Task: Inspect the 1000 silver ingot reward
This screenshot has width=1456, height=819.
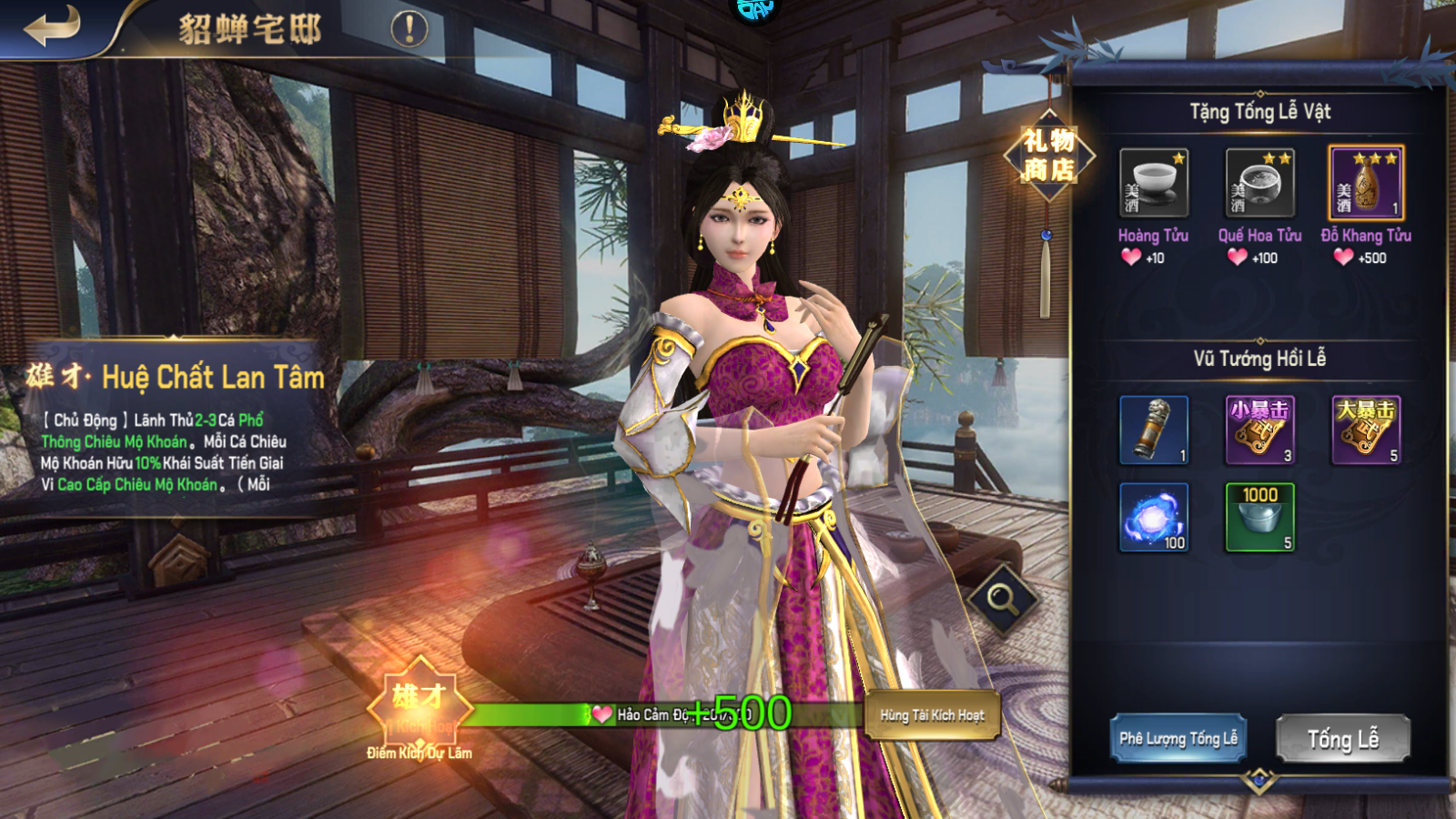Action: 1259,517
